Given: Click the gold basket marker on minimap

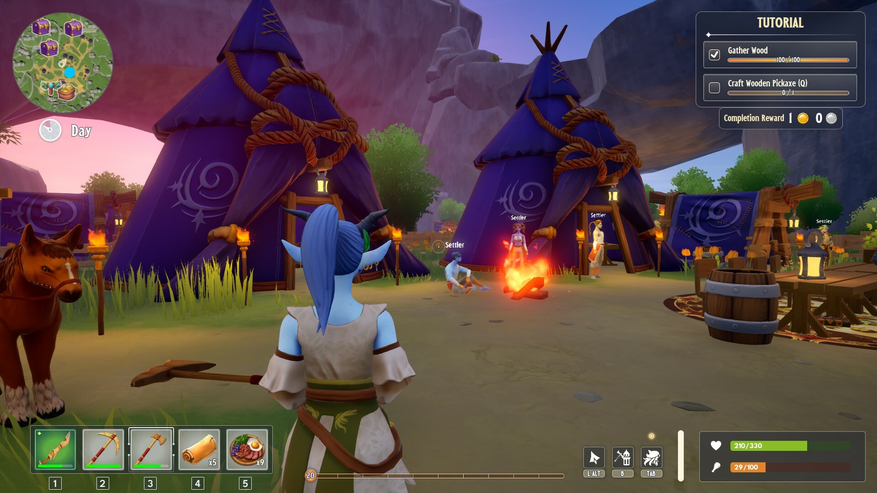Looking at the screenshot, I should click(x=67, y=92).
